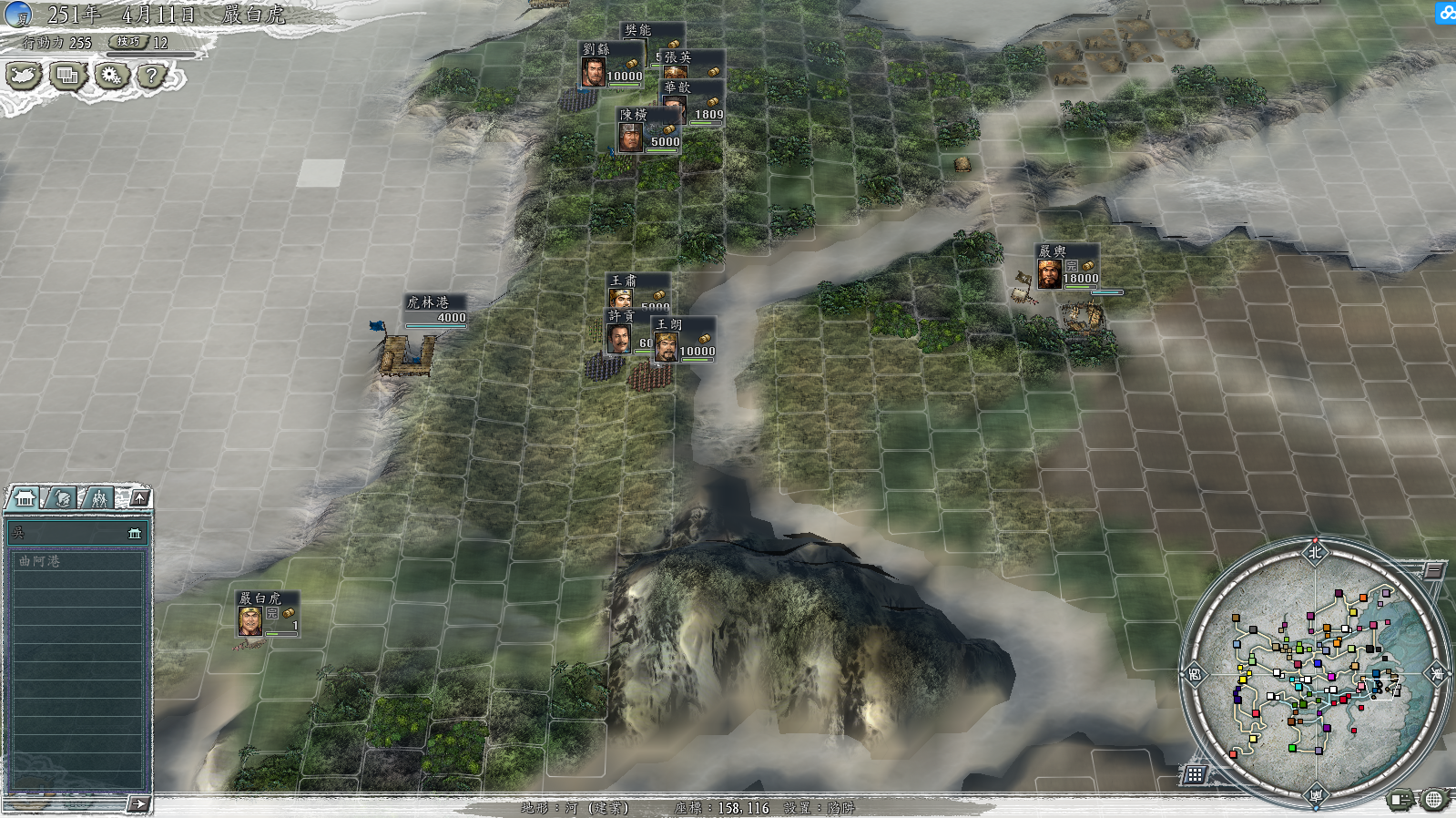Select the 虎林港 port label

tap(428, 302)
